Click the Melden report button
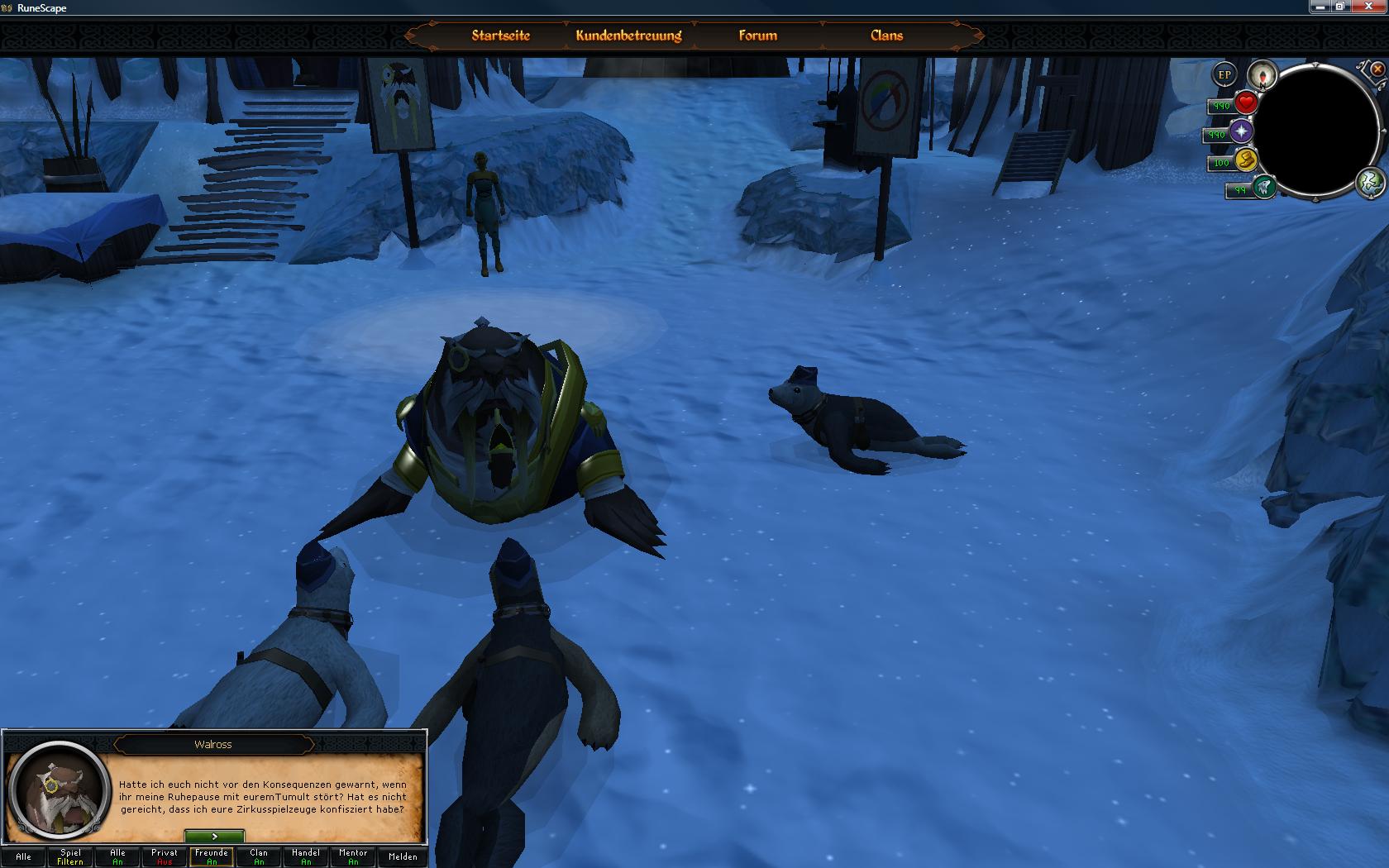 403,856
